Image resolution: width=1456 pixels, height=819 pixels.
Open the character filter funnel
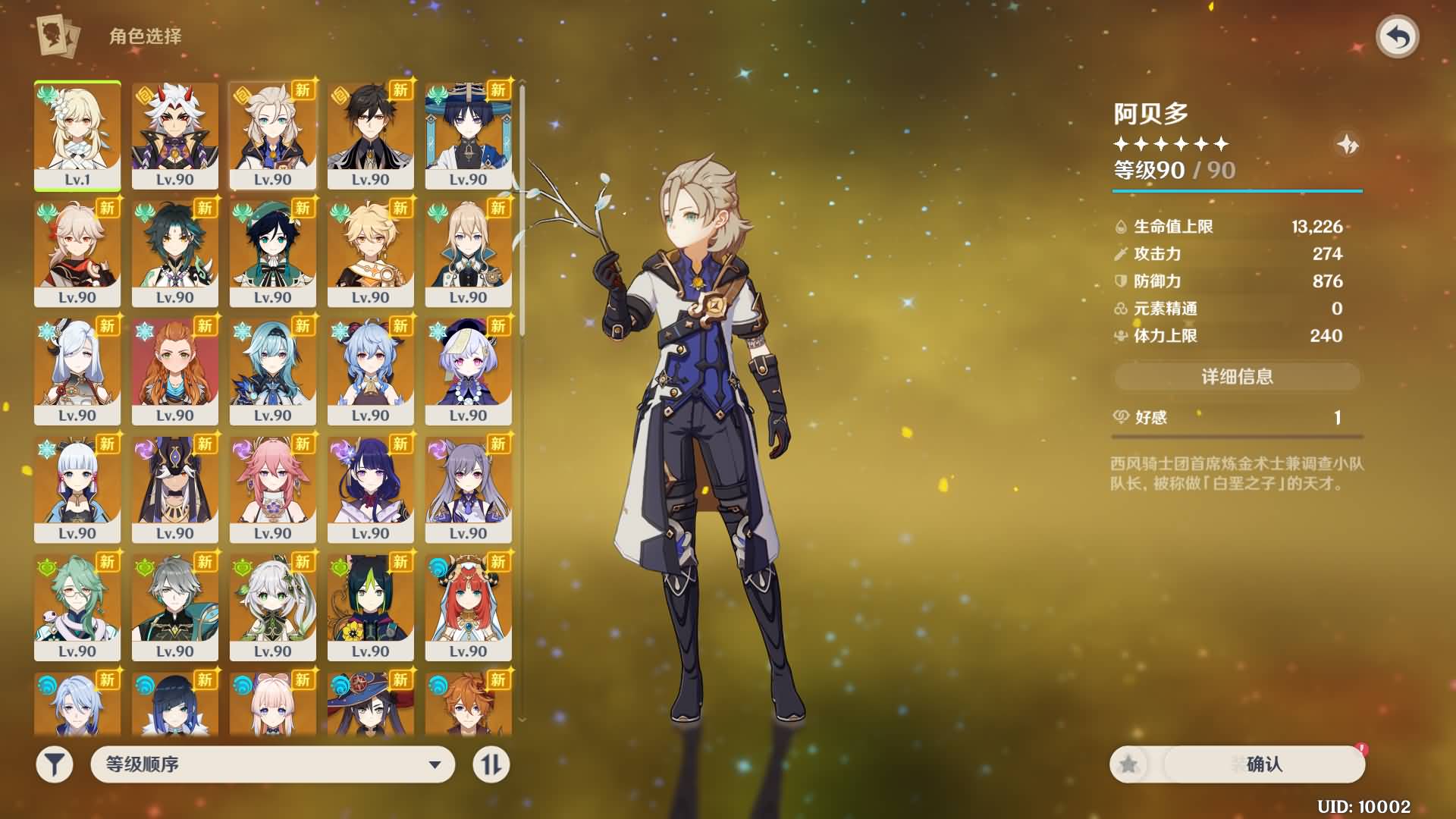[x=55, y=764]
